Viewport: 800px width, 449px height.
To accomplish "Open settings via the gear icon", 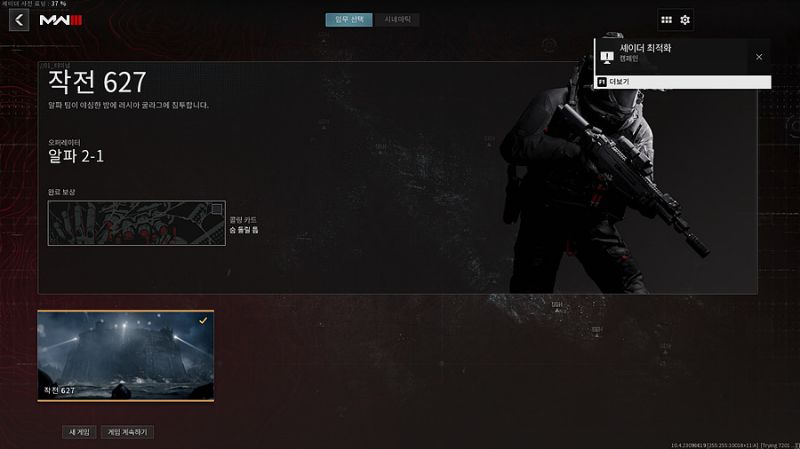I will 685,20.
